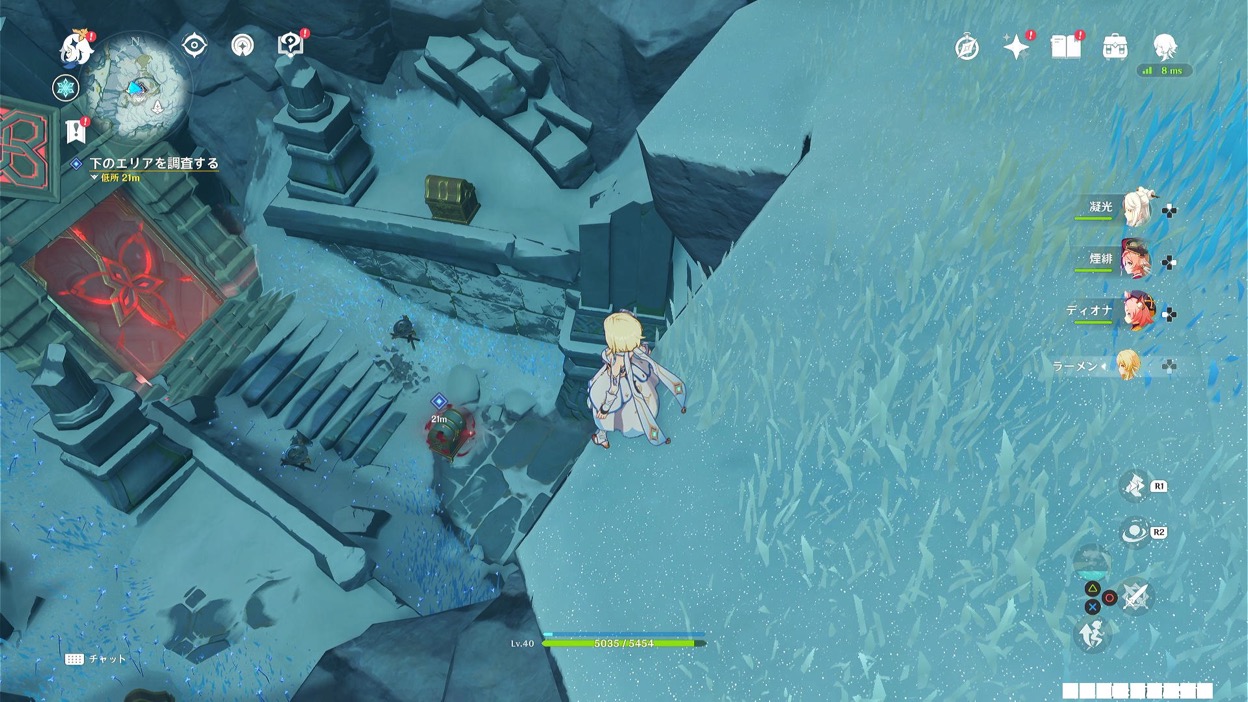Open the backpack inventory
The width and height of the screenshot is (1248, 702).
(1115, 47)
